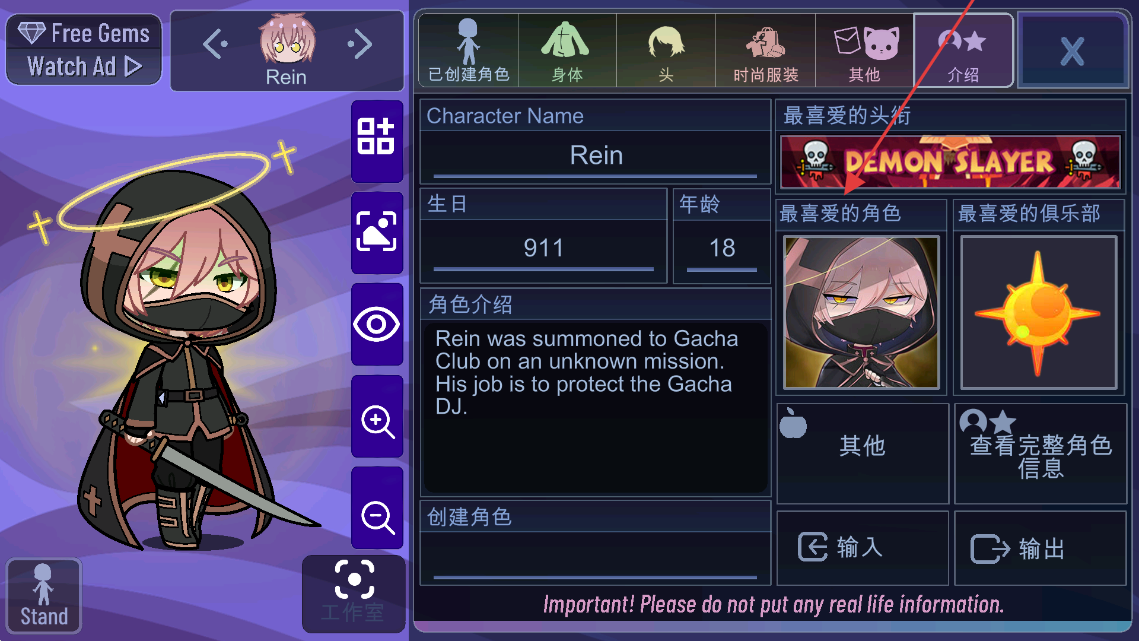Edit the Character Name field showing Rein
This screenshot has width=1139, height=641.
[596, 156]
